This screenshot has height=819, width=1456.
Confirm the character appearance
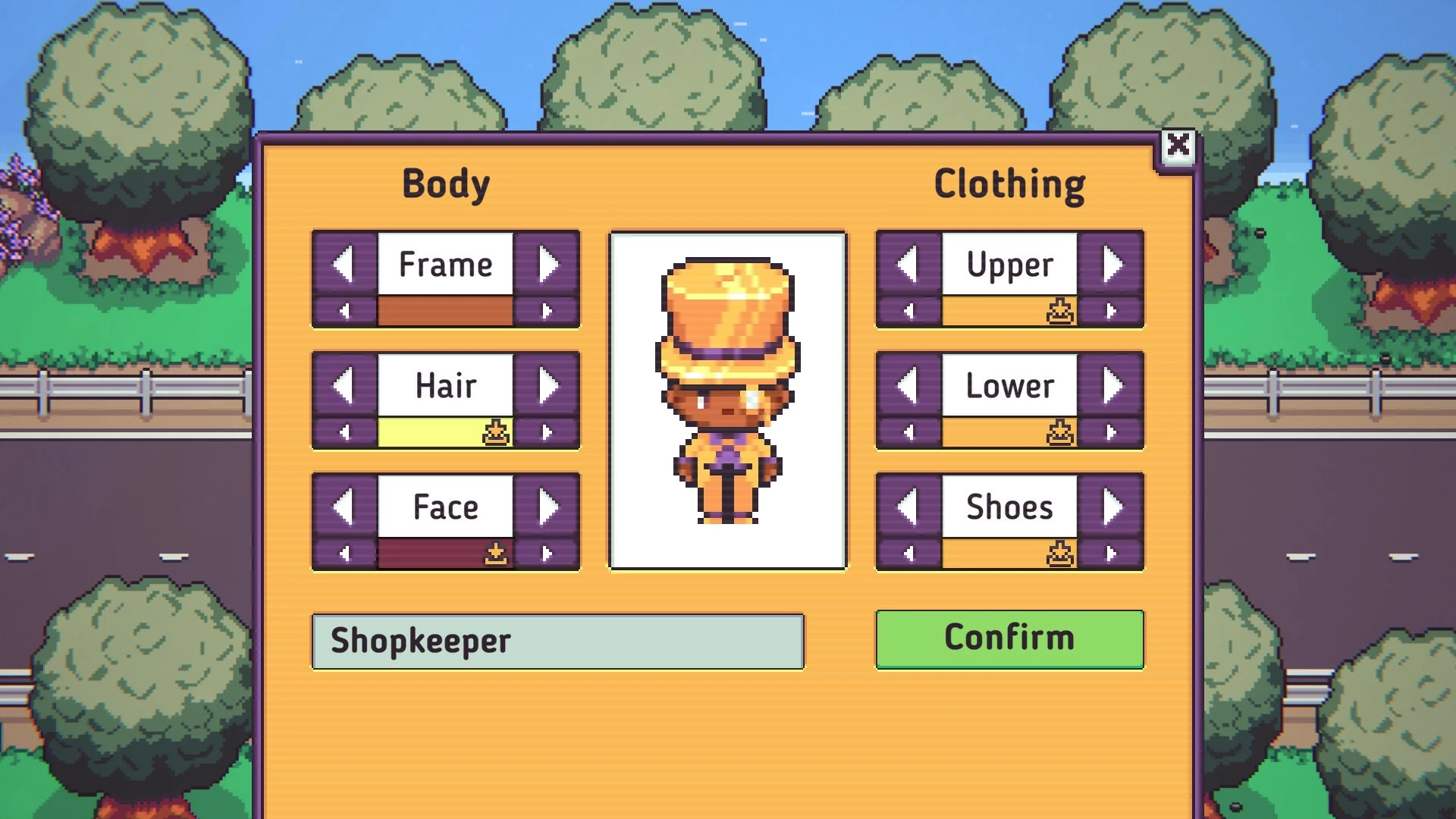1009,639
